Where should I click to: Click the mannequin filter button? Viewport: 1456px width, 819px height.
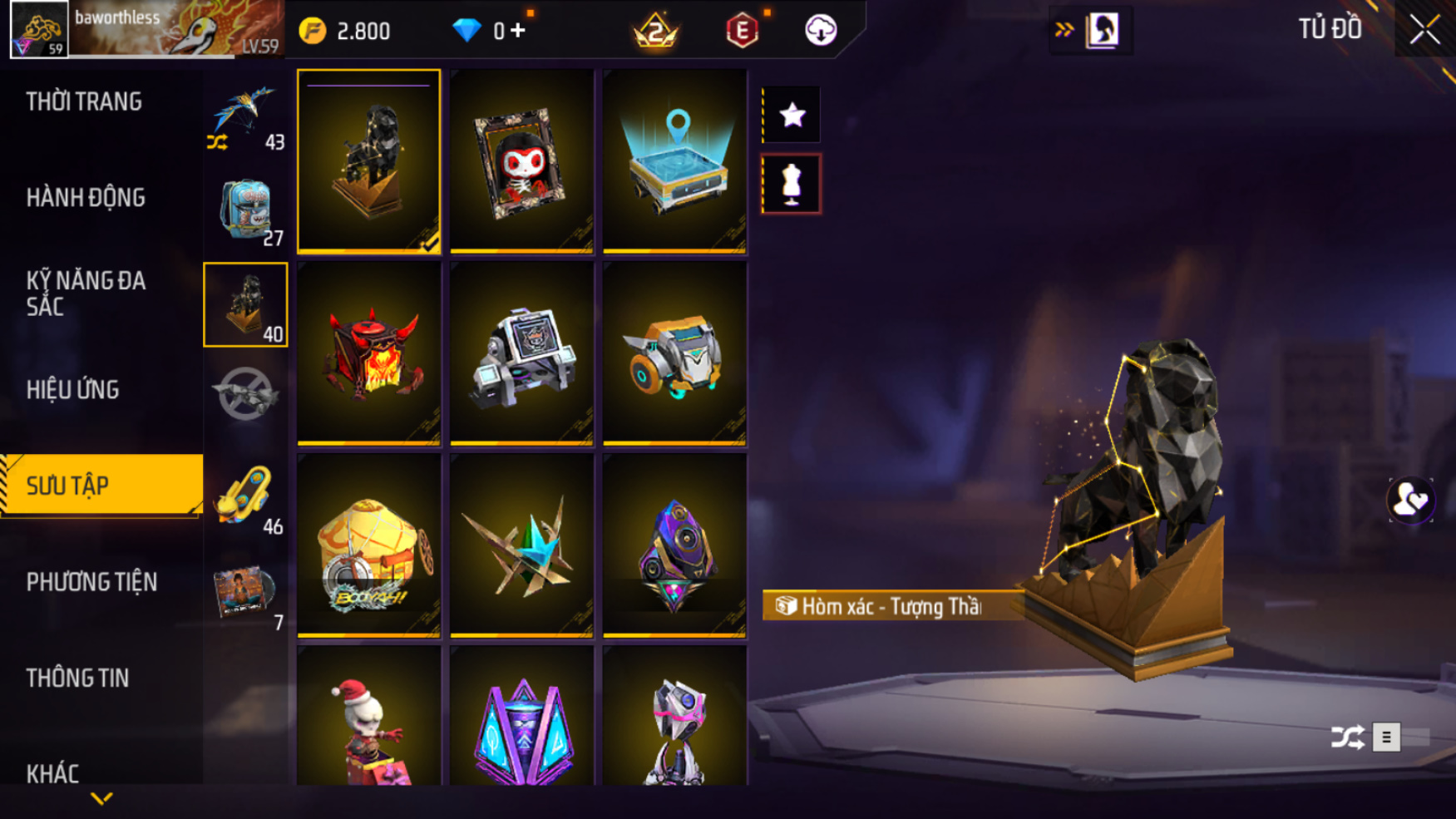coord(792,184)
